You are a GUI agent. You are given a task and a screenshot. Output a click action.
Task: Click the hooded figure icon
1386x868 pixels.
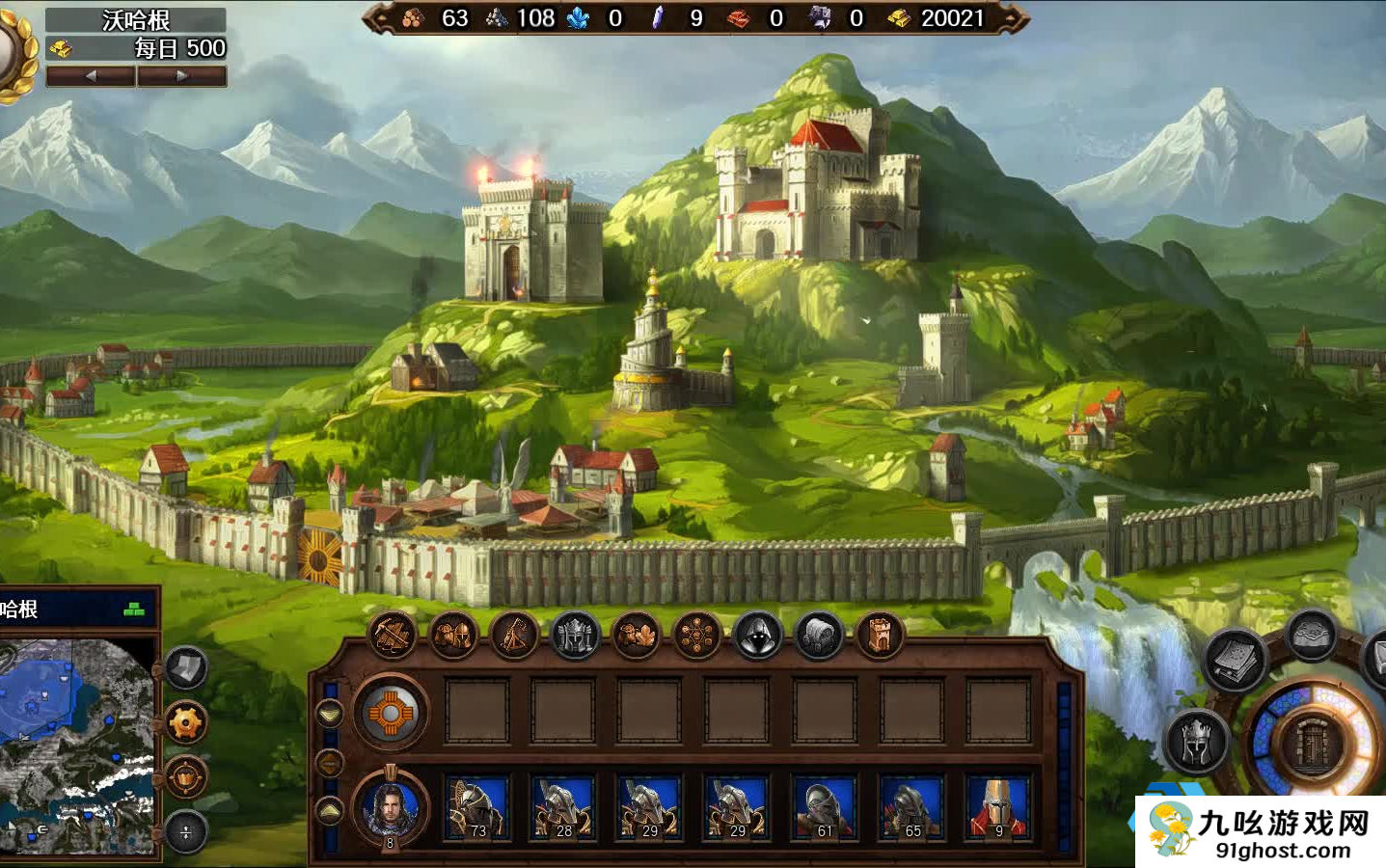(758, 636)
